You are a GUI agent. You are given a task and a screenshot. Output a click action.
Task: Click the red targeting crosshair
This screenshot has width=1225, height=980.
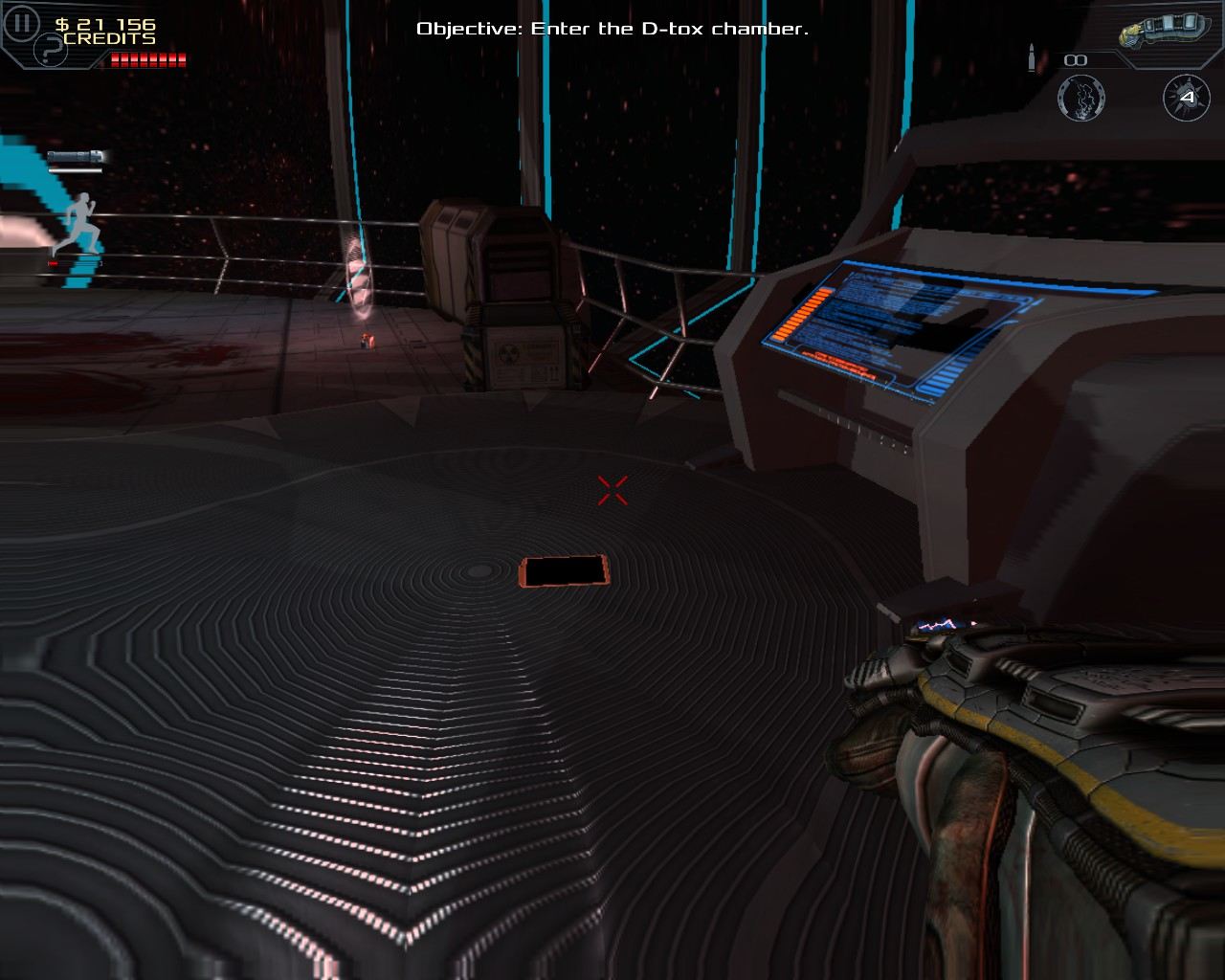pyautogui.click(x=612, y=491)
